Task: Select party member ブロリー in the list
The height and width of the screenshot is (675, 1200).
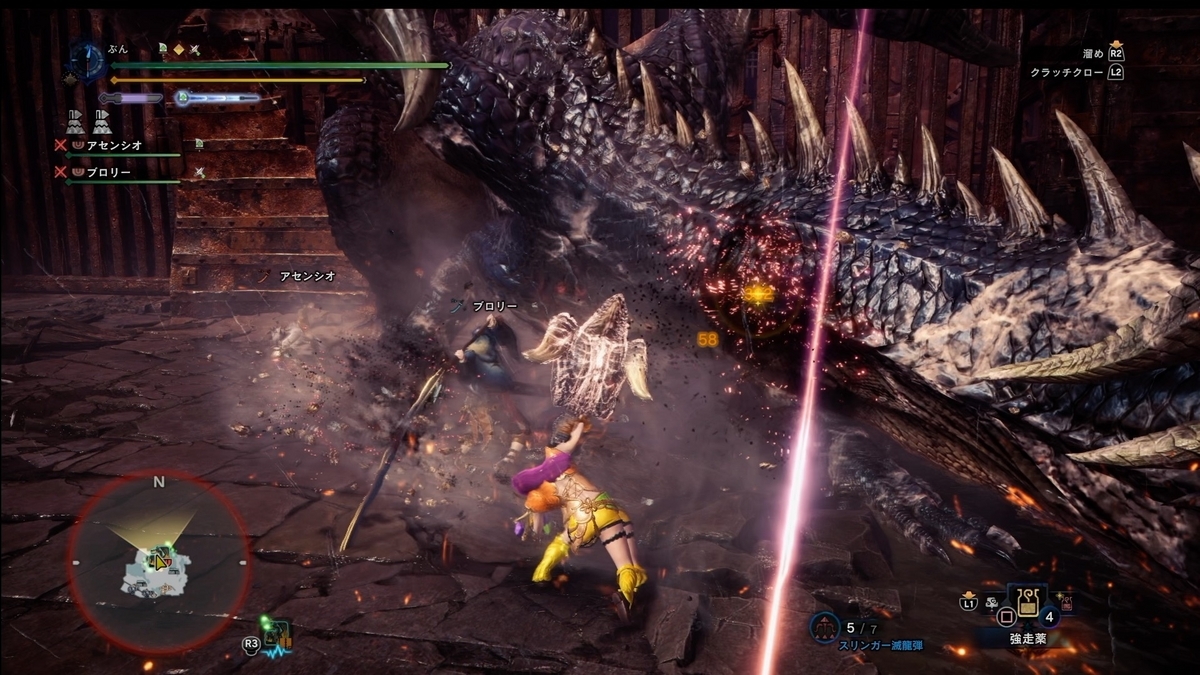Action: click(x=110, y=172)
